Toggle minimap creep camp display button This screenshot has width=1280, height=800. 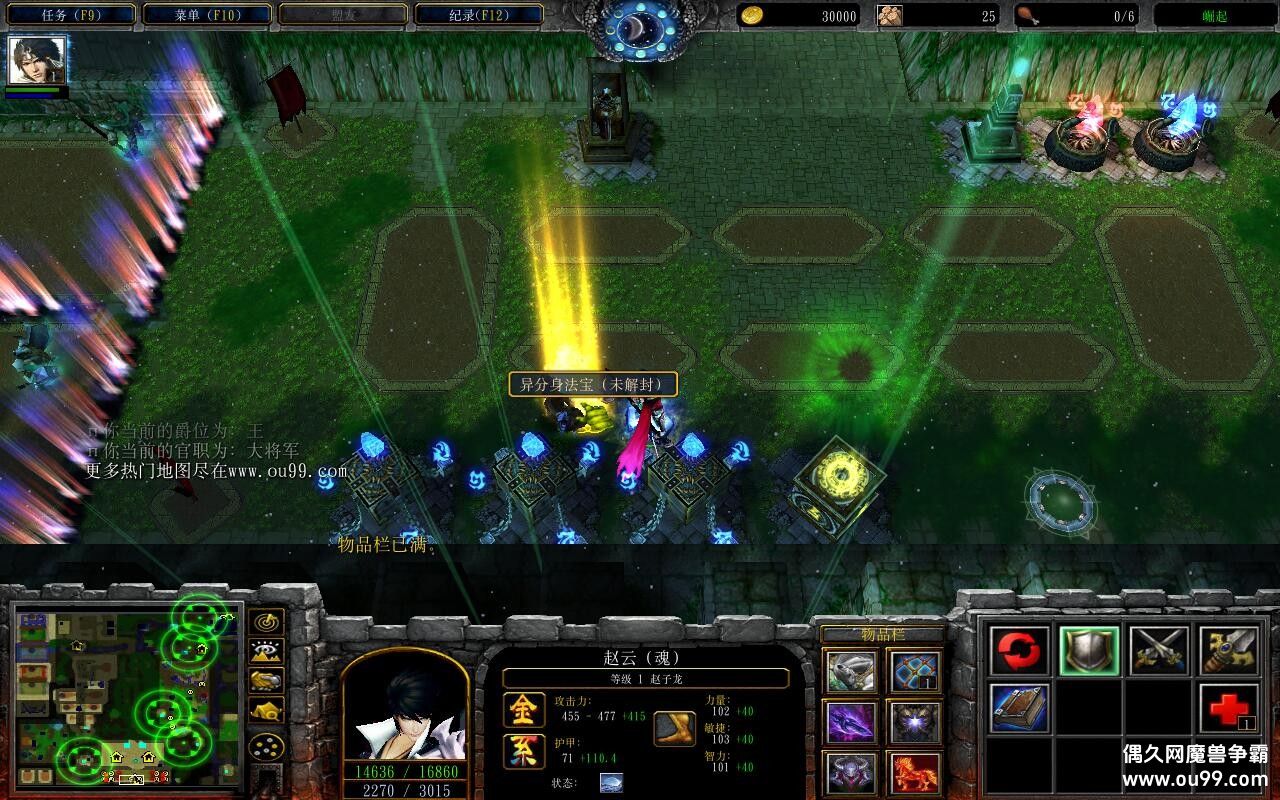(266, 710)
